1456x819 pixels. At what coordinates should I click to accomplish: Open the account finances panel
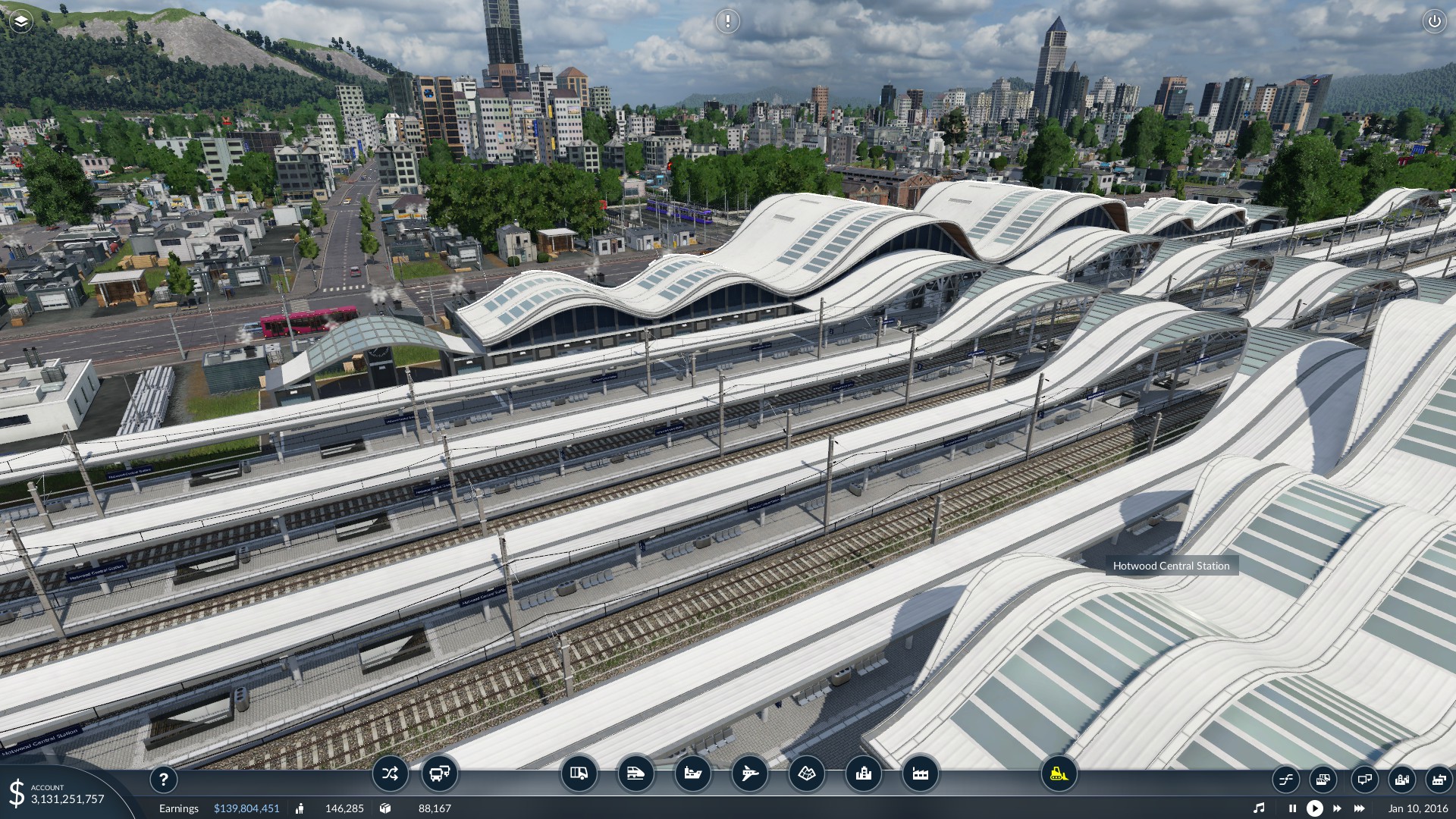[x=57, y=793]
